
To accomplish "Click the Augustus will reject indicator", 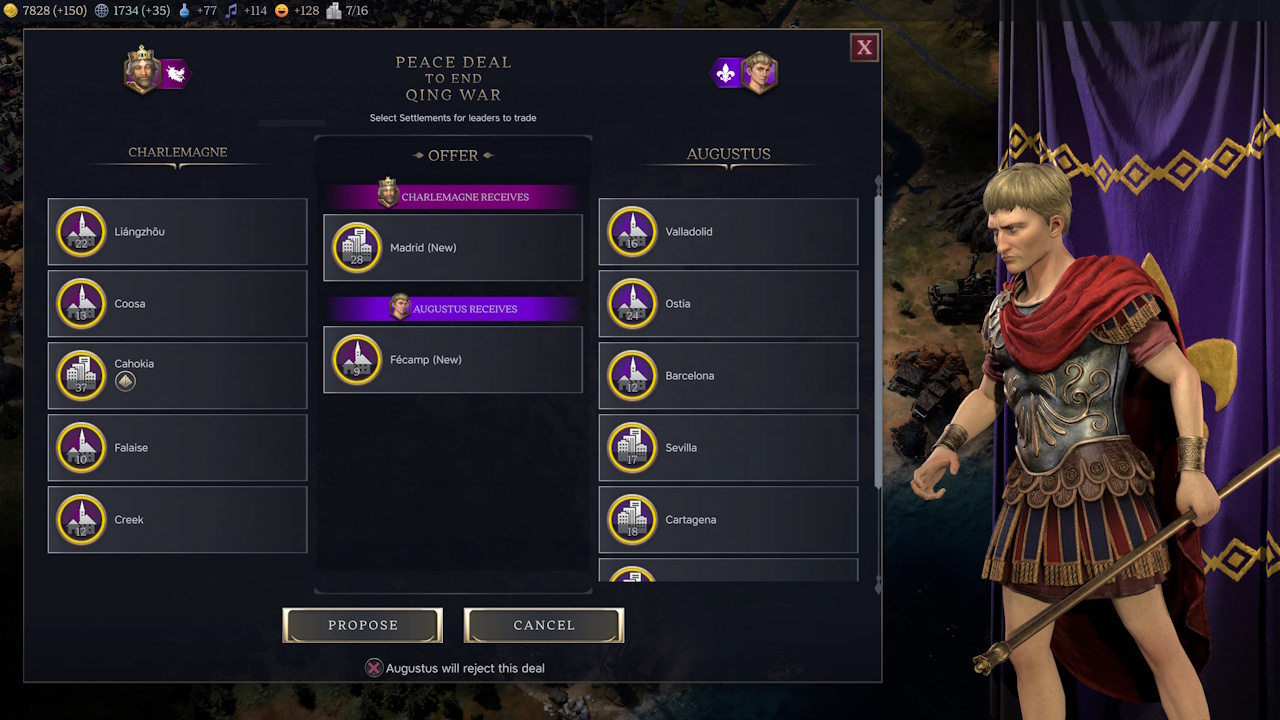I will (x=376, y=668).
